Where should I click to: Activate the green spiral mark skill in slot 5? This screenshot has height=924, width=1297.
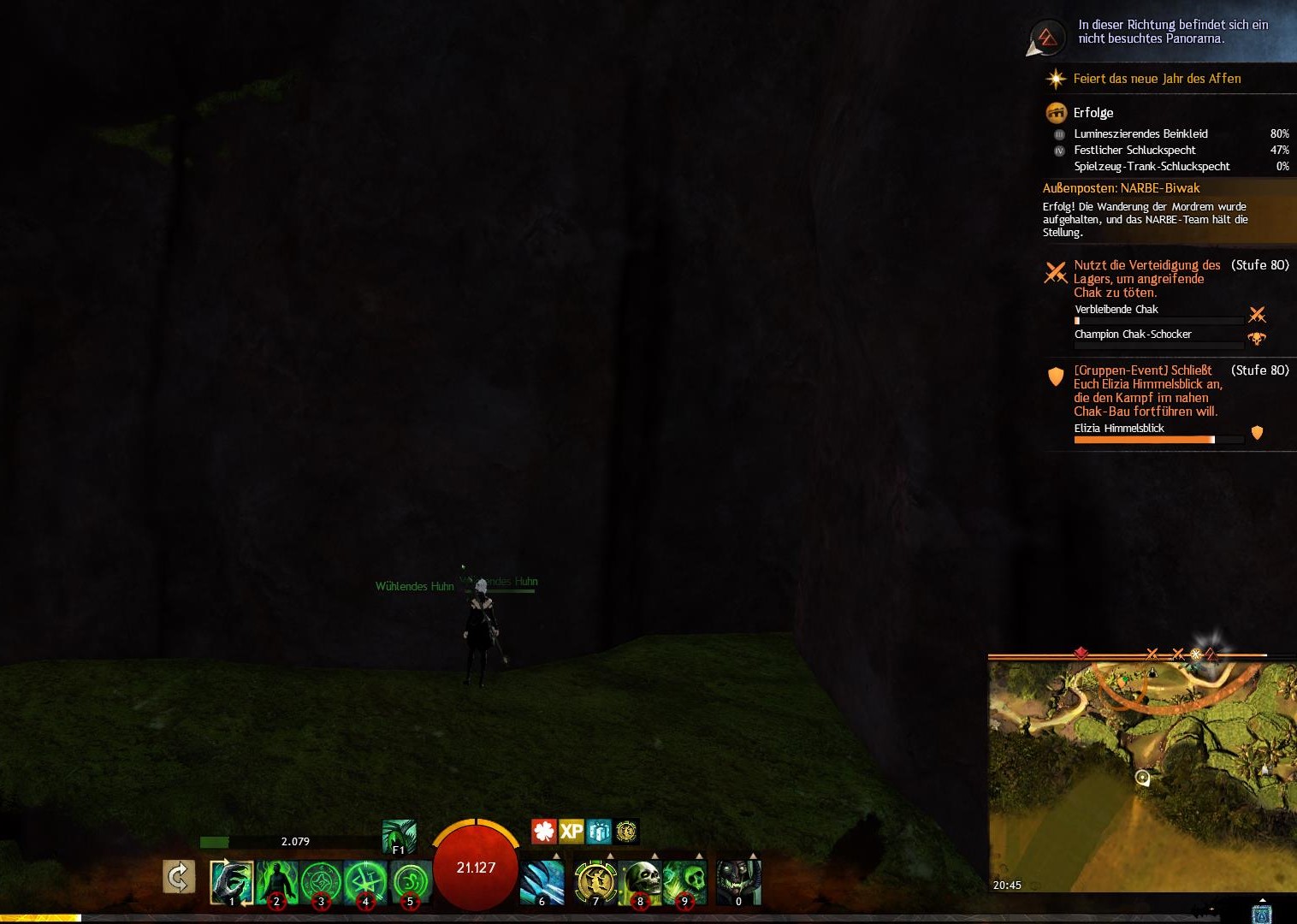coord(410,882)
